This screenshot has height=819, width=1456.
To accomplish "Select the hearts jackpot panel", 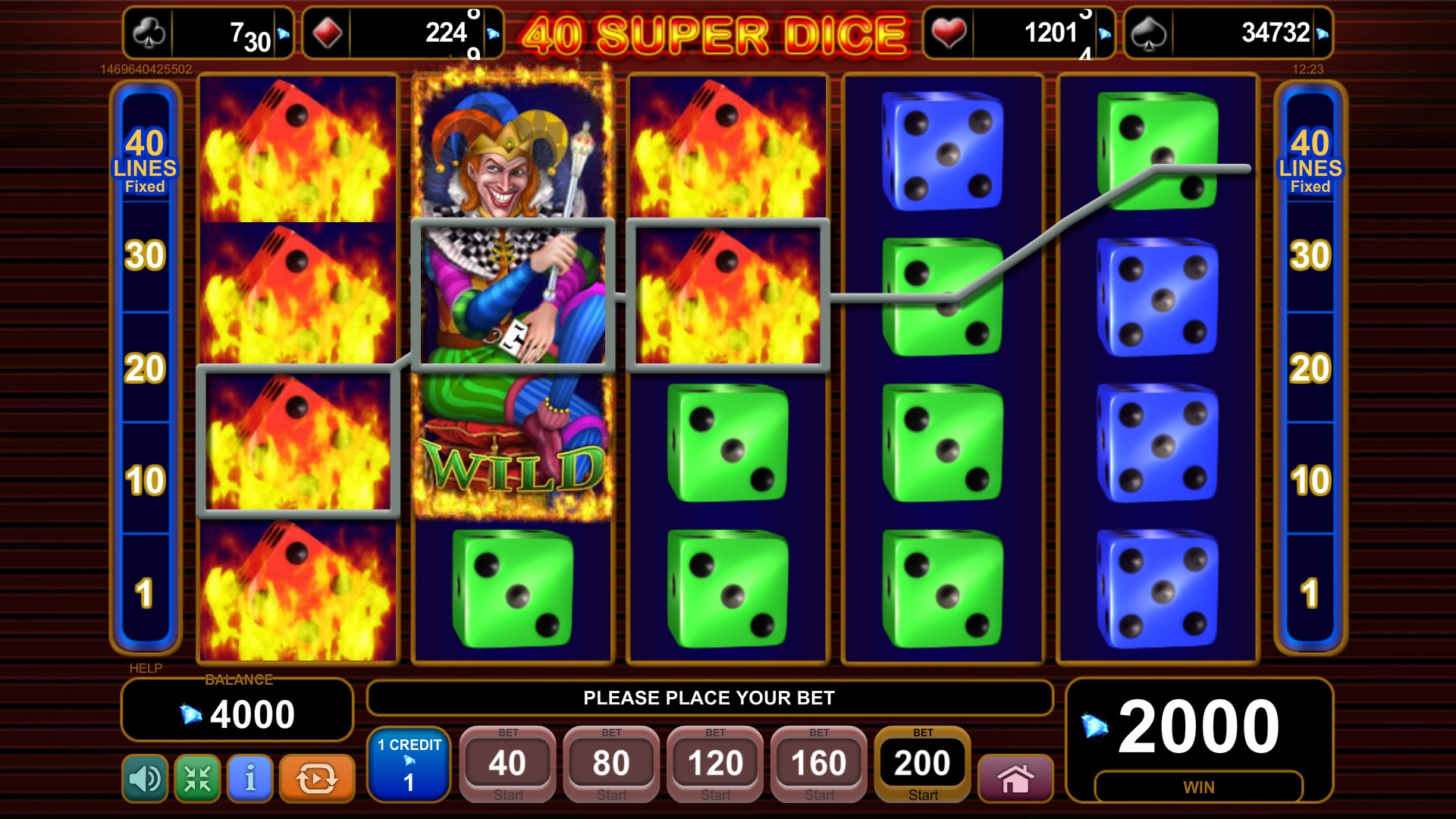I will pyautogui.click(x=1018, y=33).
